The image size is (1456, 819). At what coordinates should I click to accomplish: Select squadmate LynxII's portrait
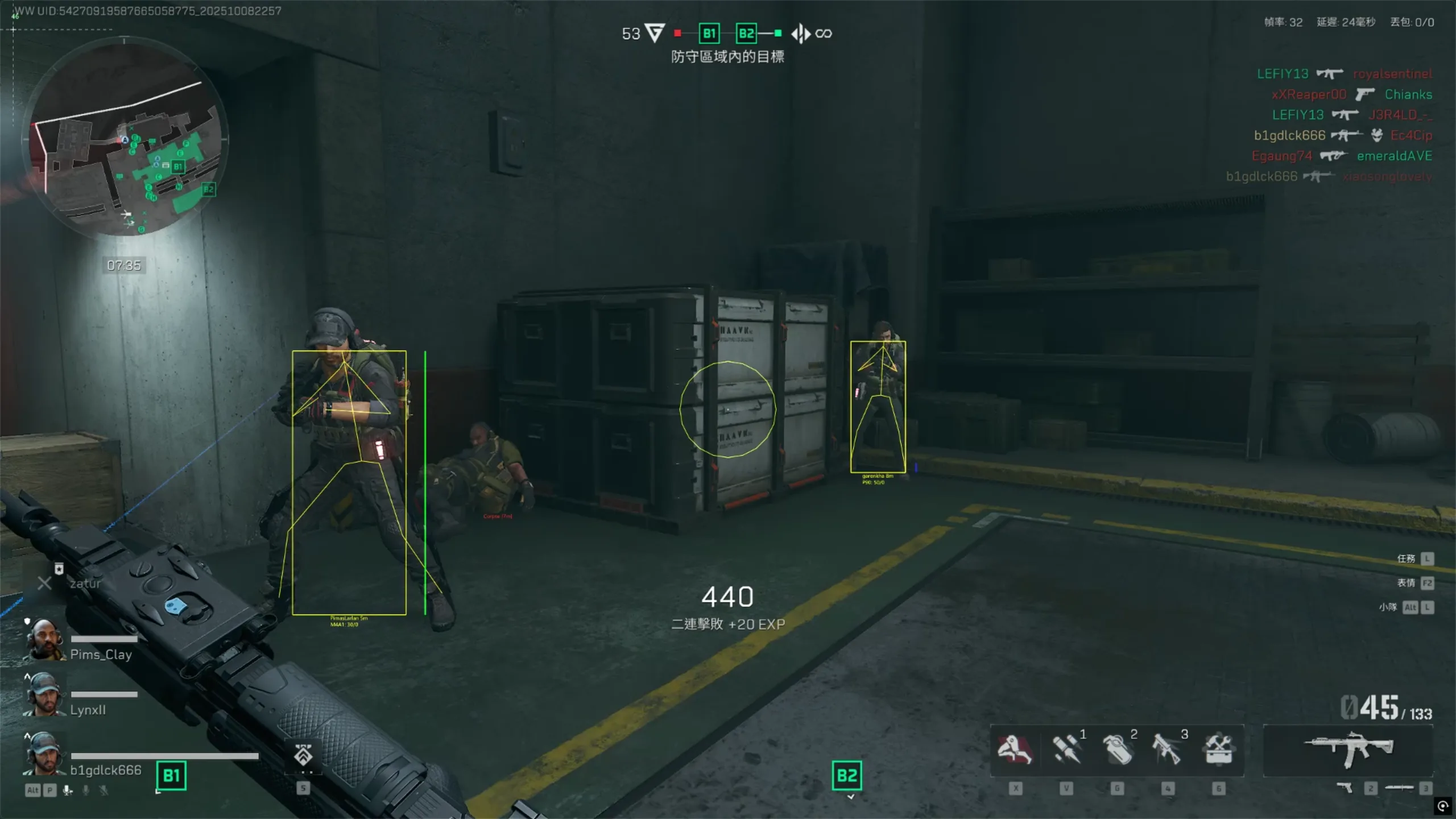tap(44, 695)
